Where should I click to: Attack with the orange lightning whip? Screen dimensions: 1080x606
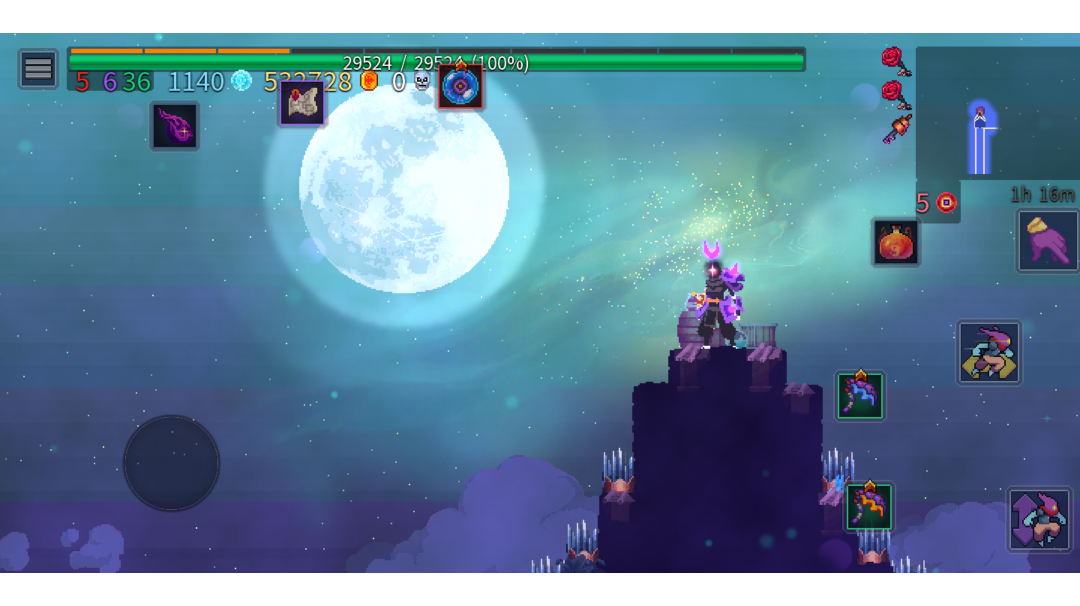point(869,507)
